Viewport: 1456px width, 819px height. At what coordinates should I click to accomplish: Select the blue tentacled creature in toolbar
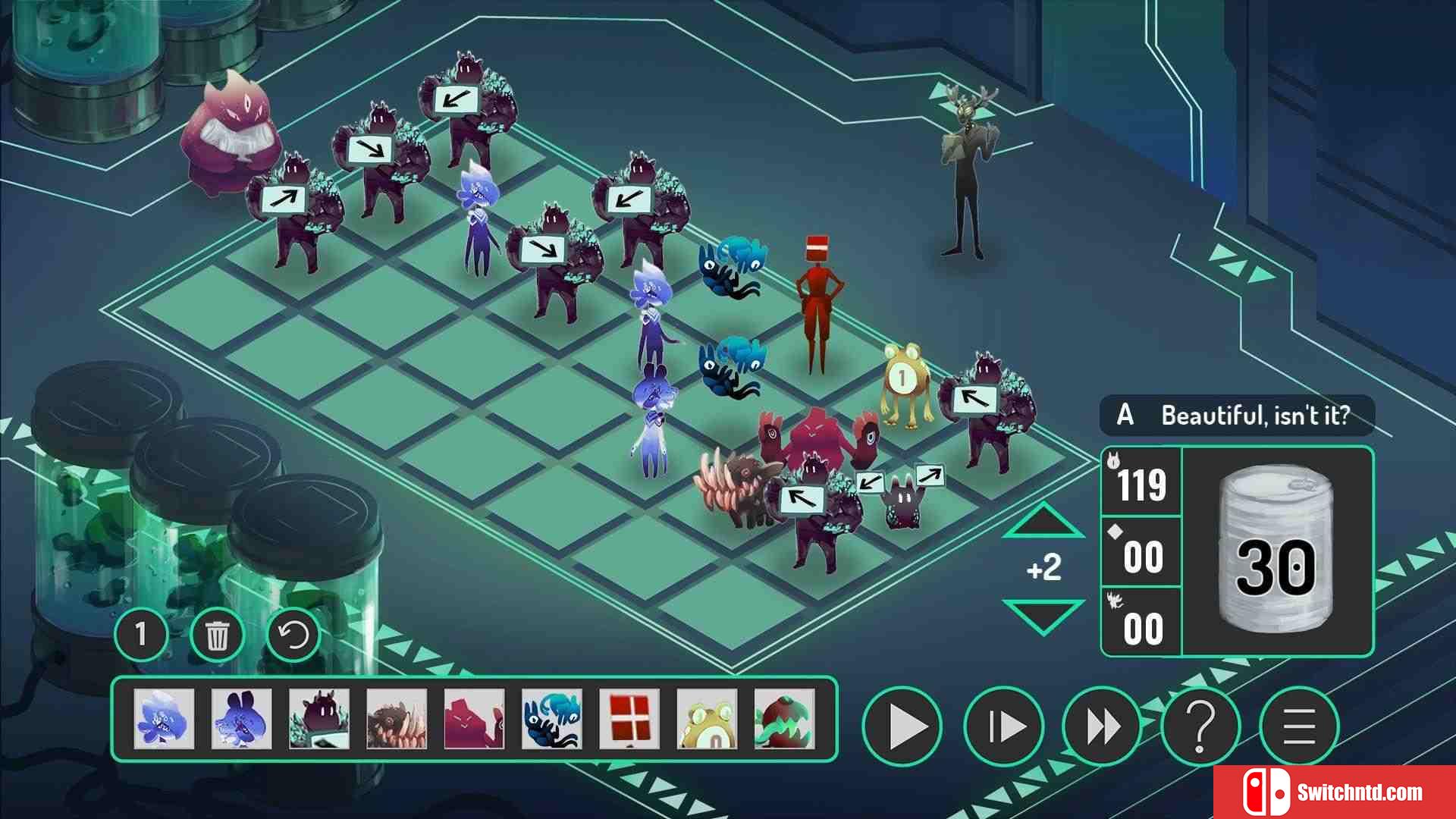(552, 718)
